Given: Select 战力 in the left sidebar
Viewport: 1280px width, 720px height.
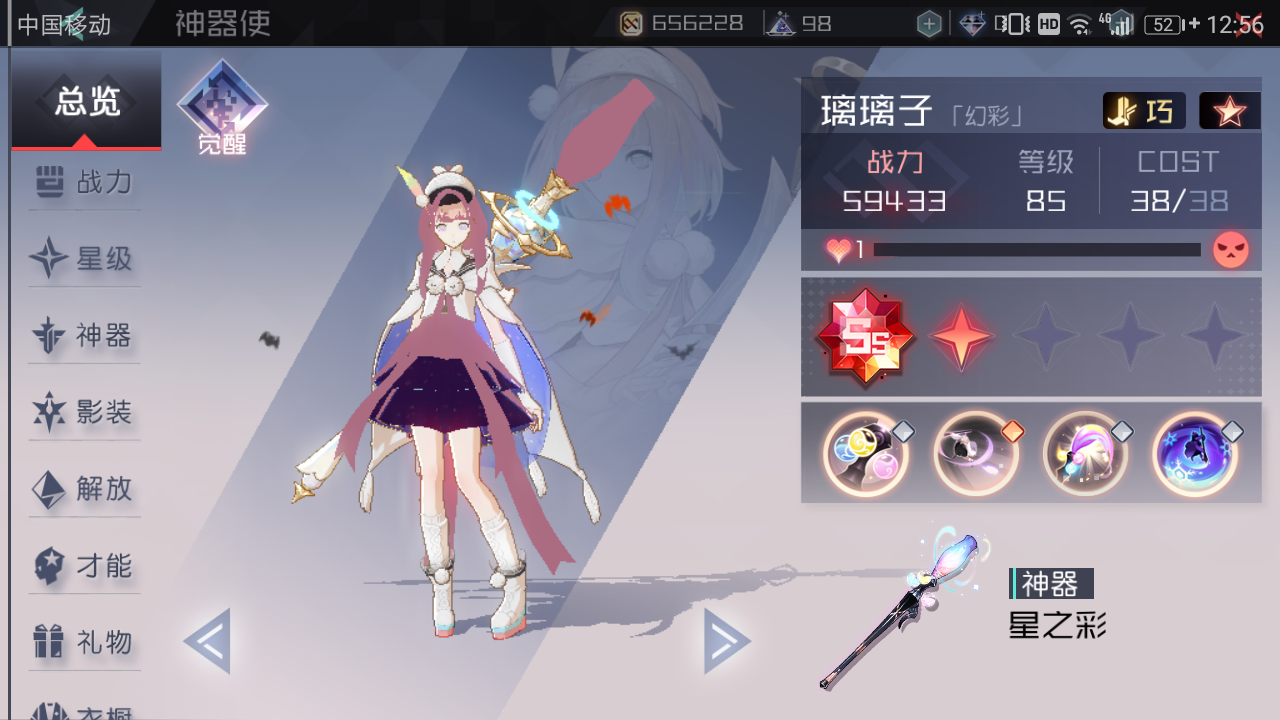Looking at the screenshot, I should [x=84, y=182].
